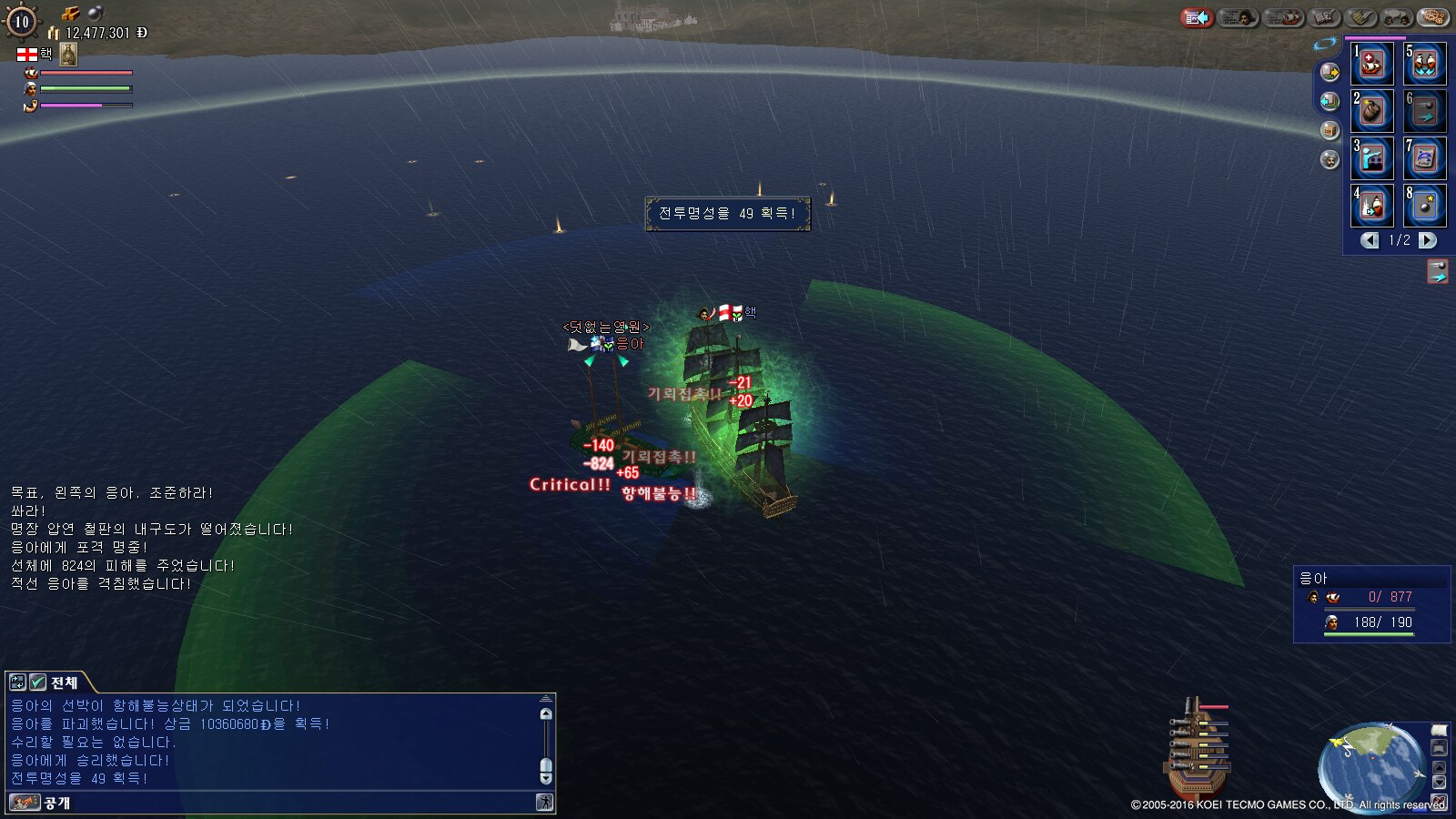Select the dolphin scroll skill in slot 7
The image size is (1456, 819).
click(x=1424, y=158)
